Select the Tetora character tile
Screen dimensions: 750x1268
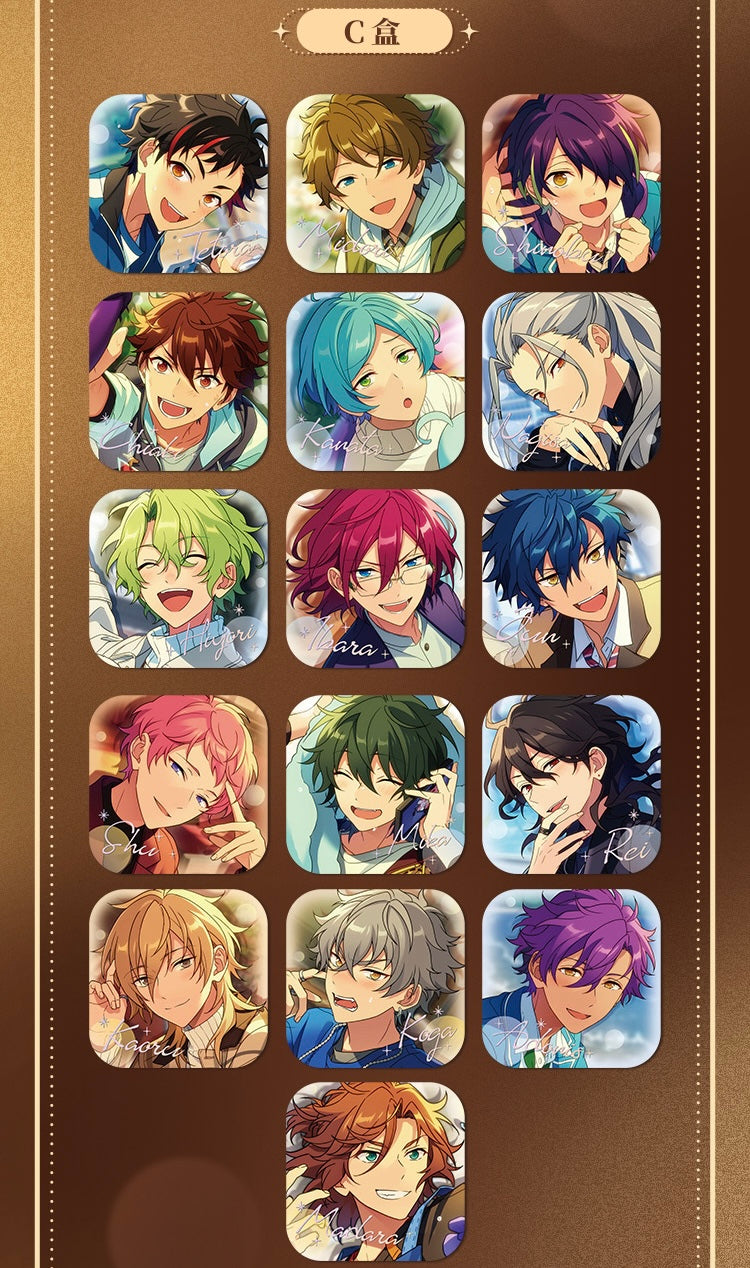(x=178, y=184)
